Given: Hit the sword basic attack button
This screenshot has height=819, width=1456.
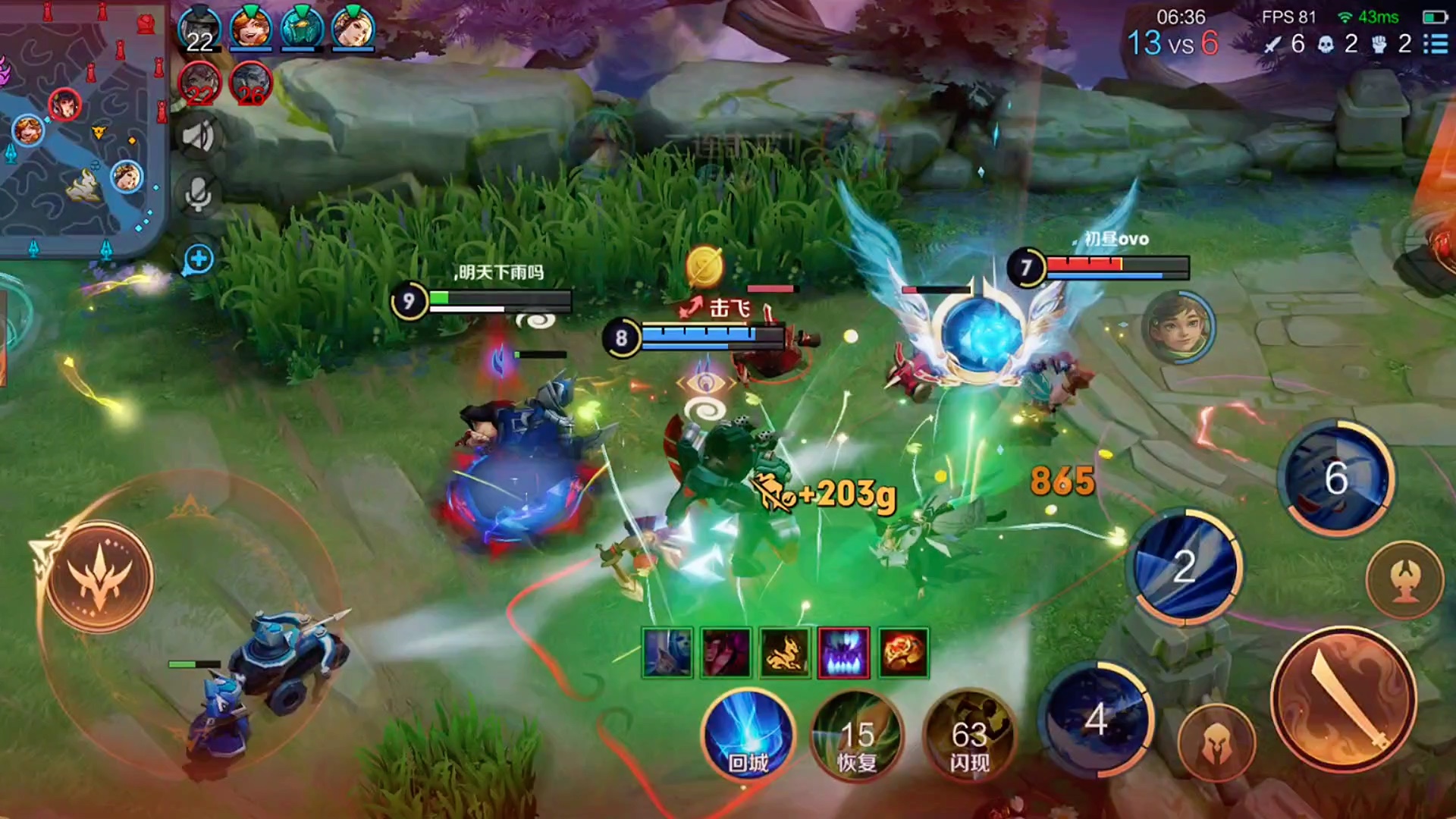Looking at the screenshot, I should tap(1343, 699).
